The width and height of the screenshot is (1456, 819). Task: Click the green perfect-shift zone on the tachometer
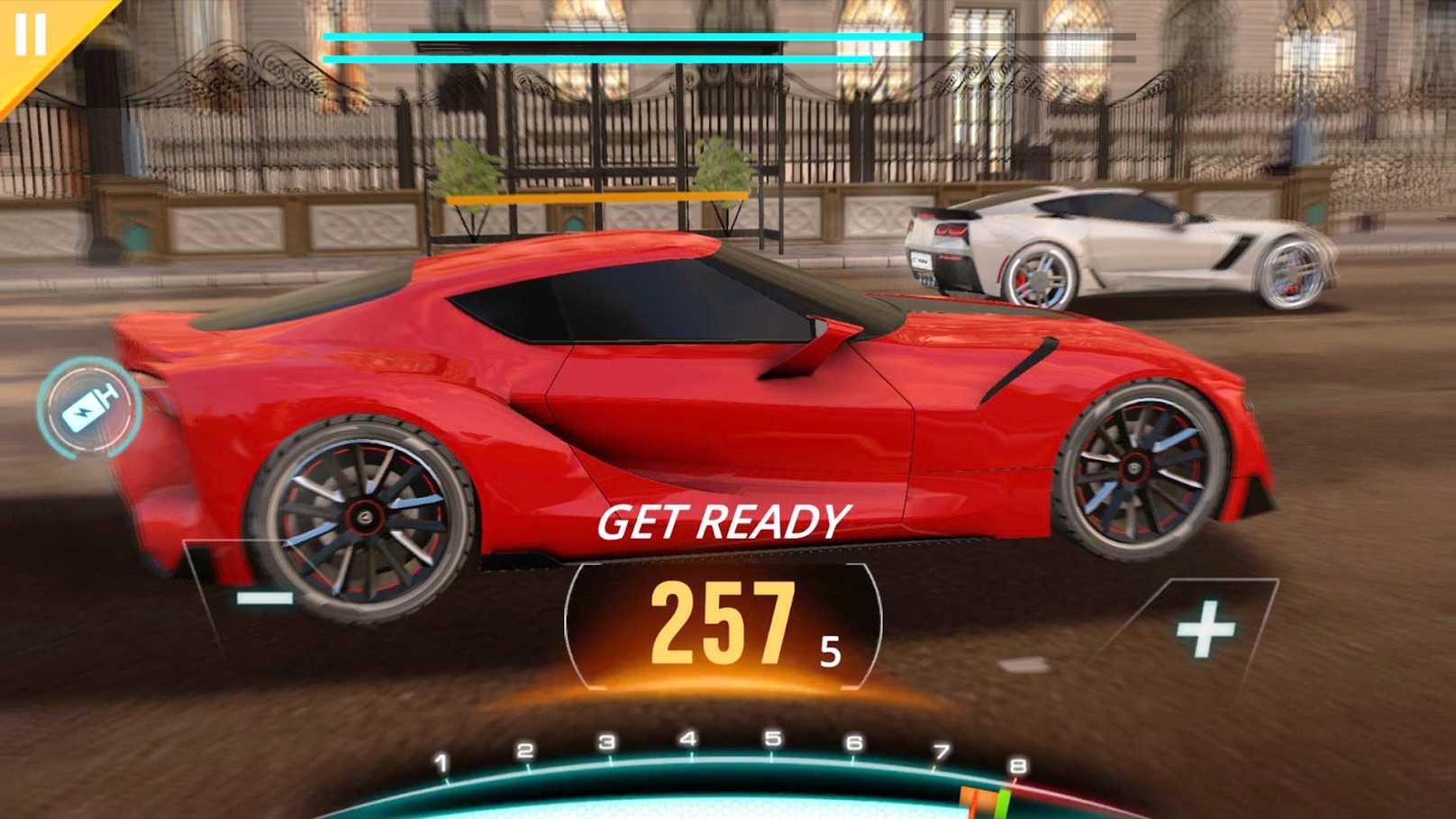1005,799
